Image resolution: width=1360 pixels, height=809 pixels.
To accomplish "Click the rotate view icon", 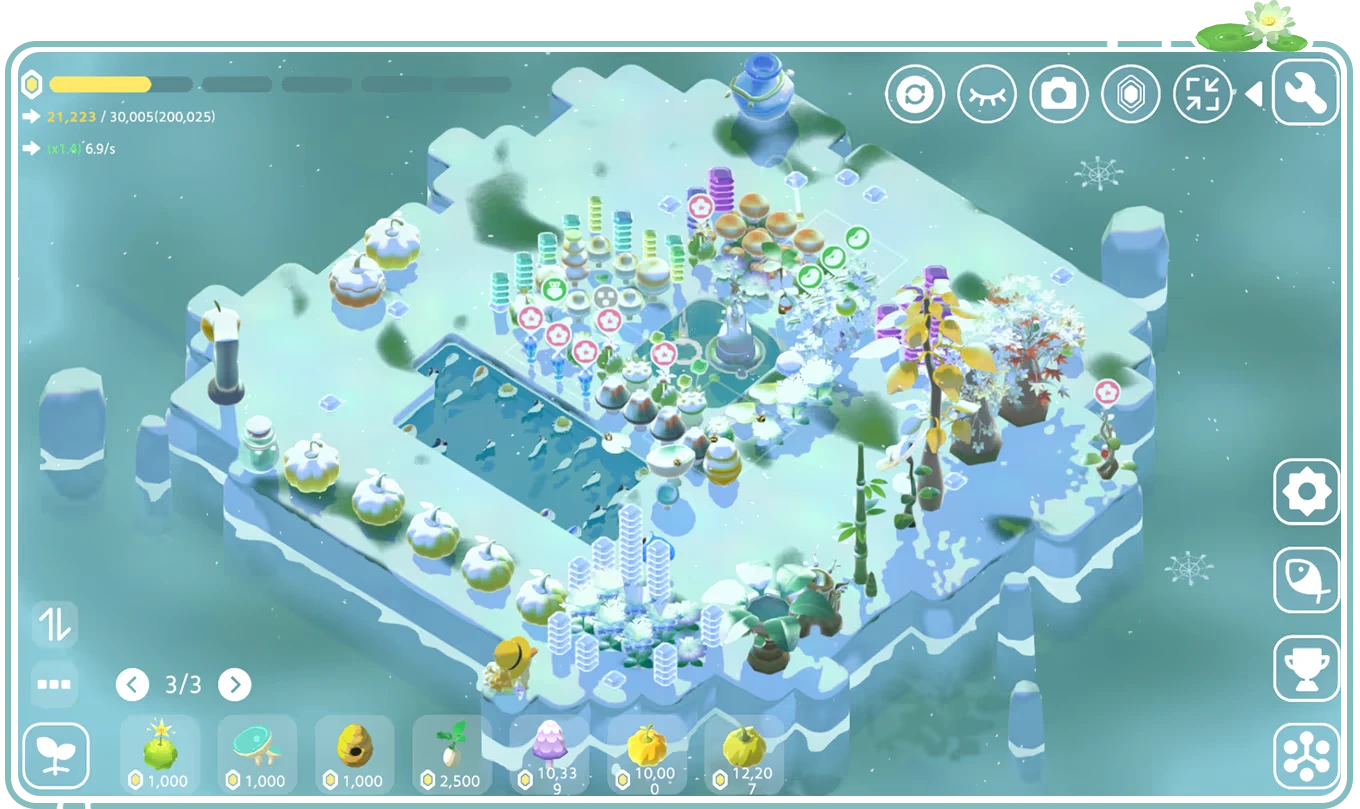I will click(917, 92).
